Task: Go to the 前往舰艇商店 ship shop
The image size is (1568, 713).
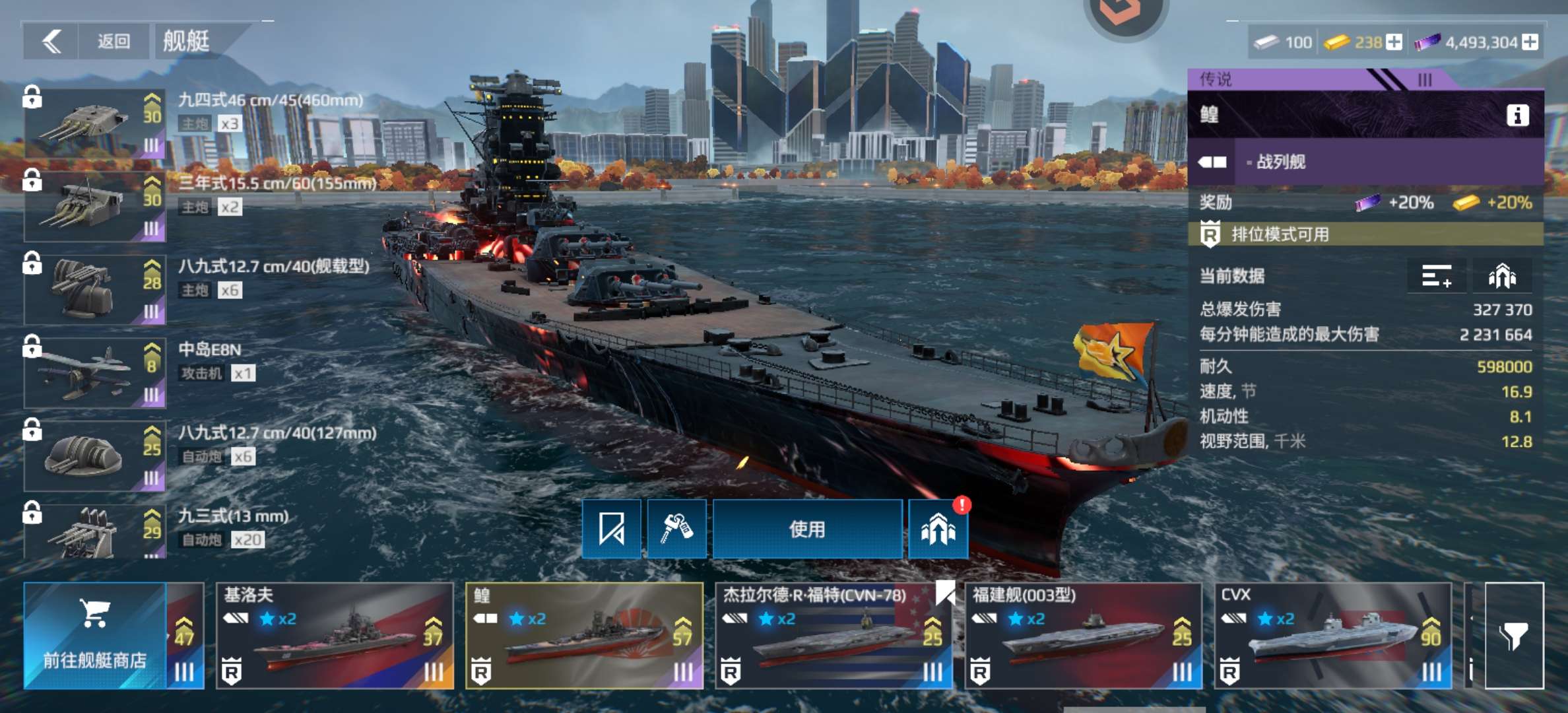Action: tap(94, 636)
